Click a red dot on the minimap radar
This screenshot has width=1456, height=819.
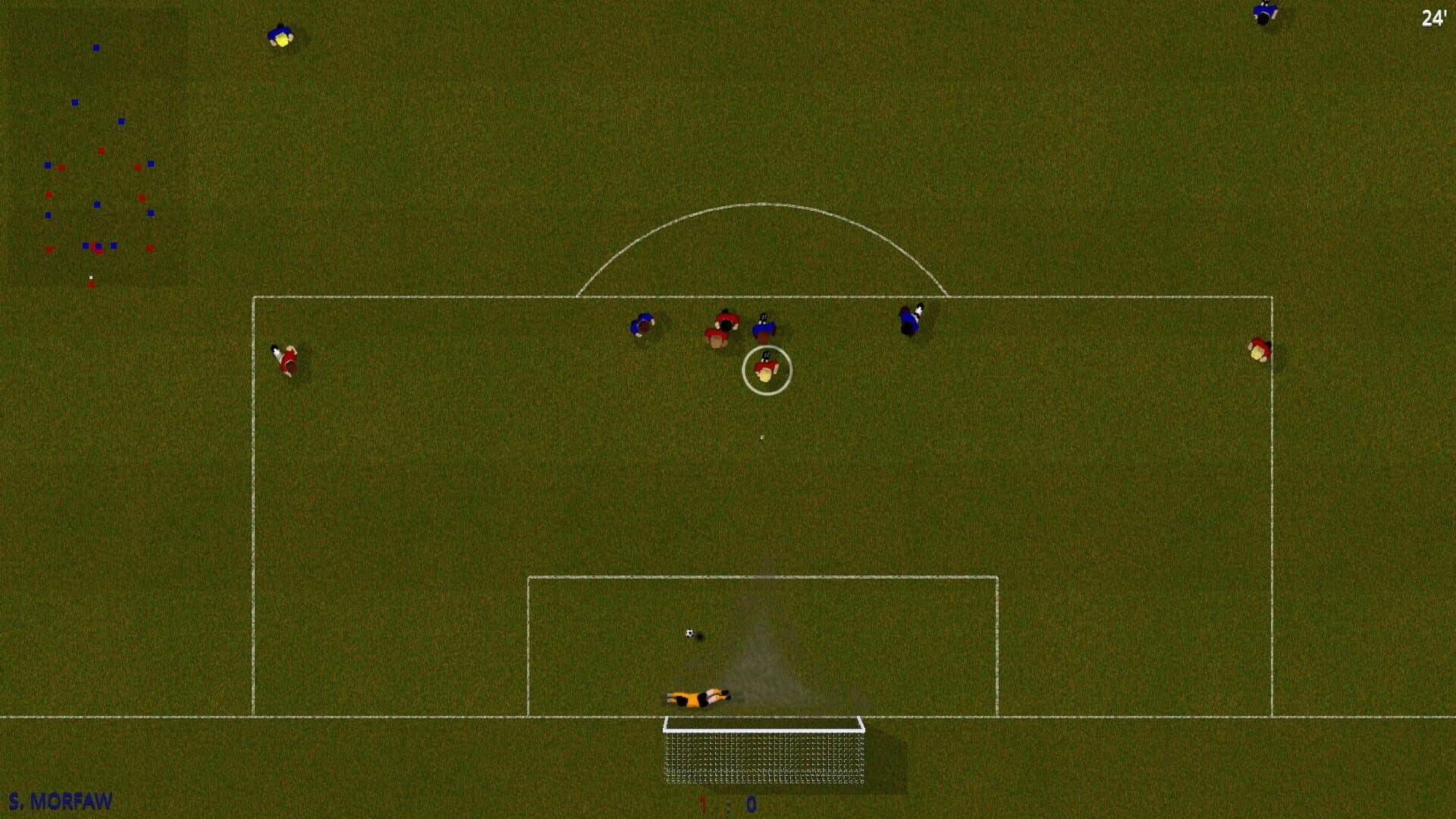click(x=102, y=149)
